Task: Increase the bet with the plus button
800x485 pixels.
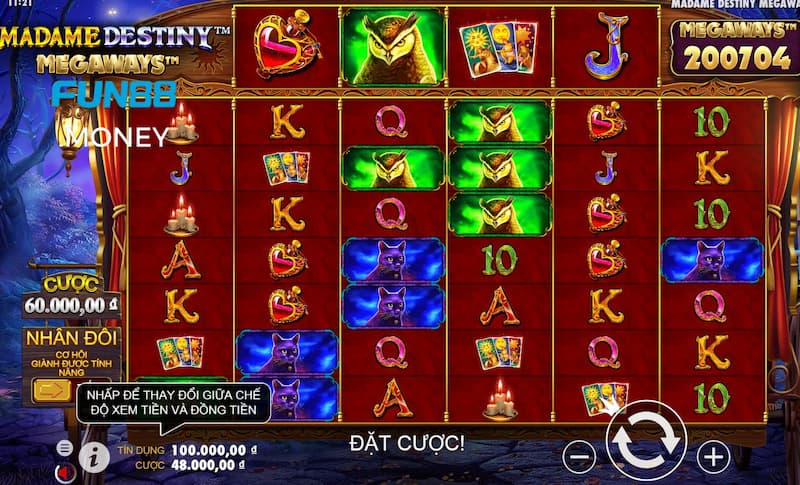Action: (x=713, y=457)
